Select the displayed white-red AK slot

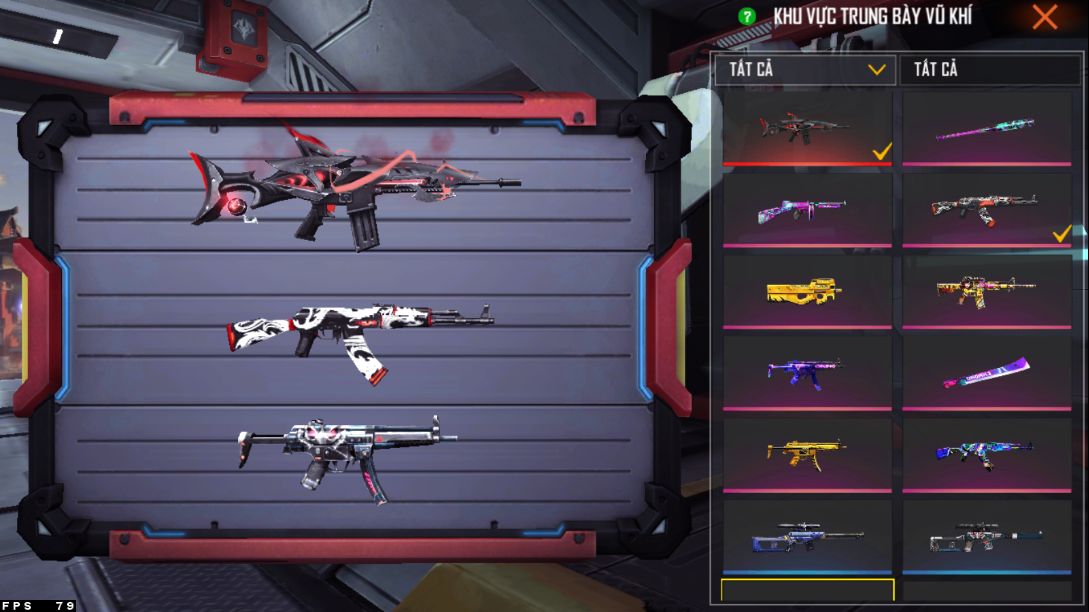355,332
